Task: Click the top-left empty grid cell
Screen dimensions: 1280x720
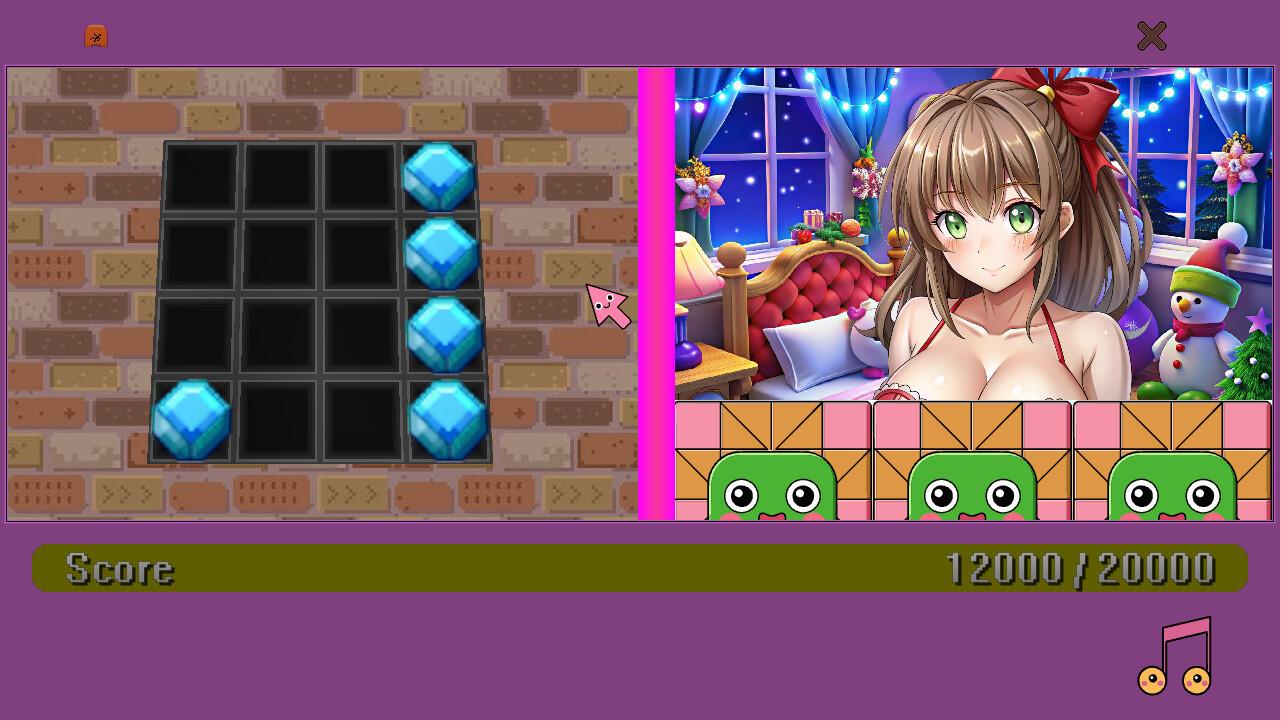Action: pyautogui.click(x=199, y=177)
